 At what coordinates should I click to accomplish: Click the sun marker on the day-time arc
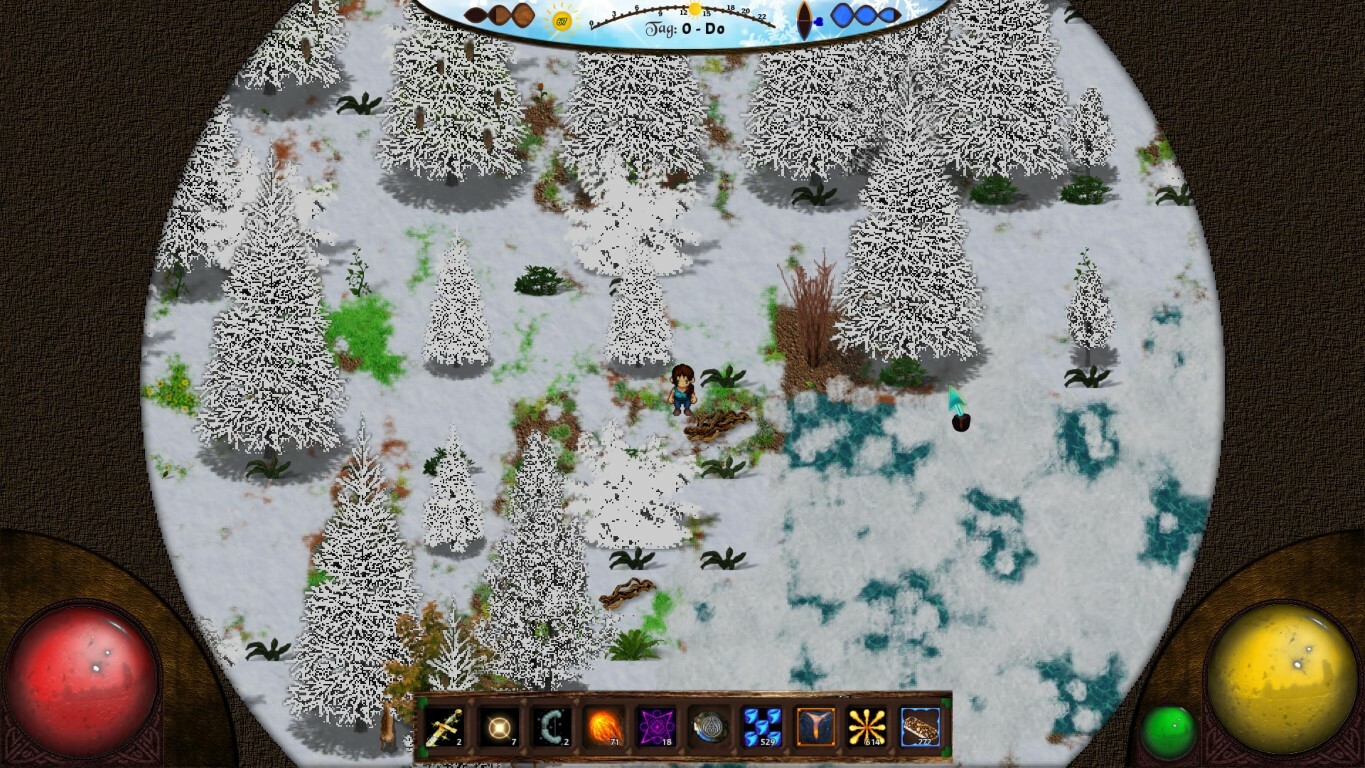(x=695, y=9)
